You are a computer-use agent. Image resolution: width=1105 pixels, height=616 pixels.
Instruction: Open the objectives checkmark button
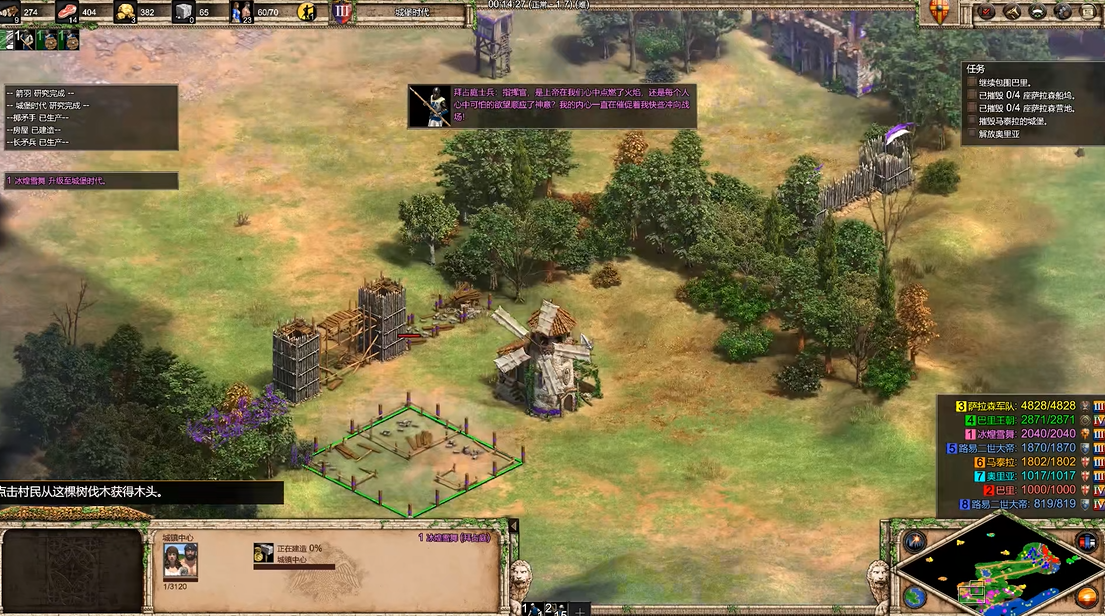pos(987,12)
